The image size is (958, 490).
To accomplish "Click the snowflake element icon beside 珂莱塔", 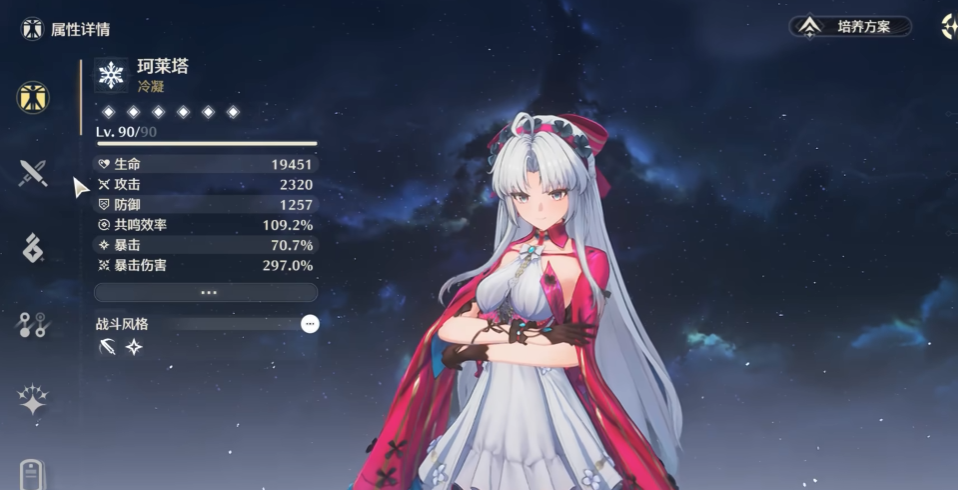I will 111,75.
